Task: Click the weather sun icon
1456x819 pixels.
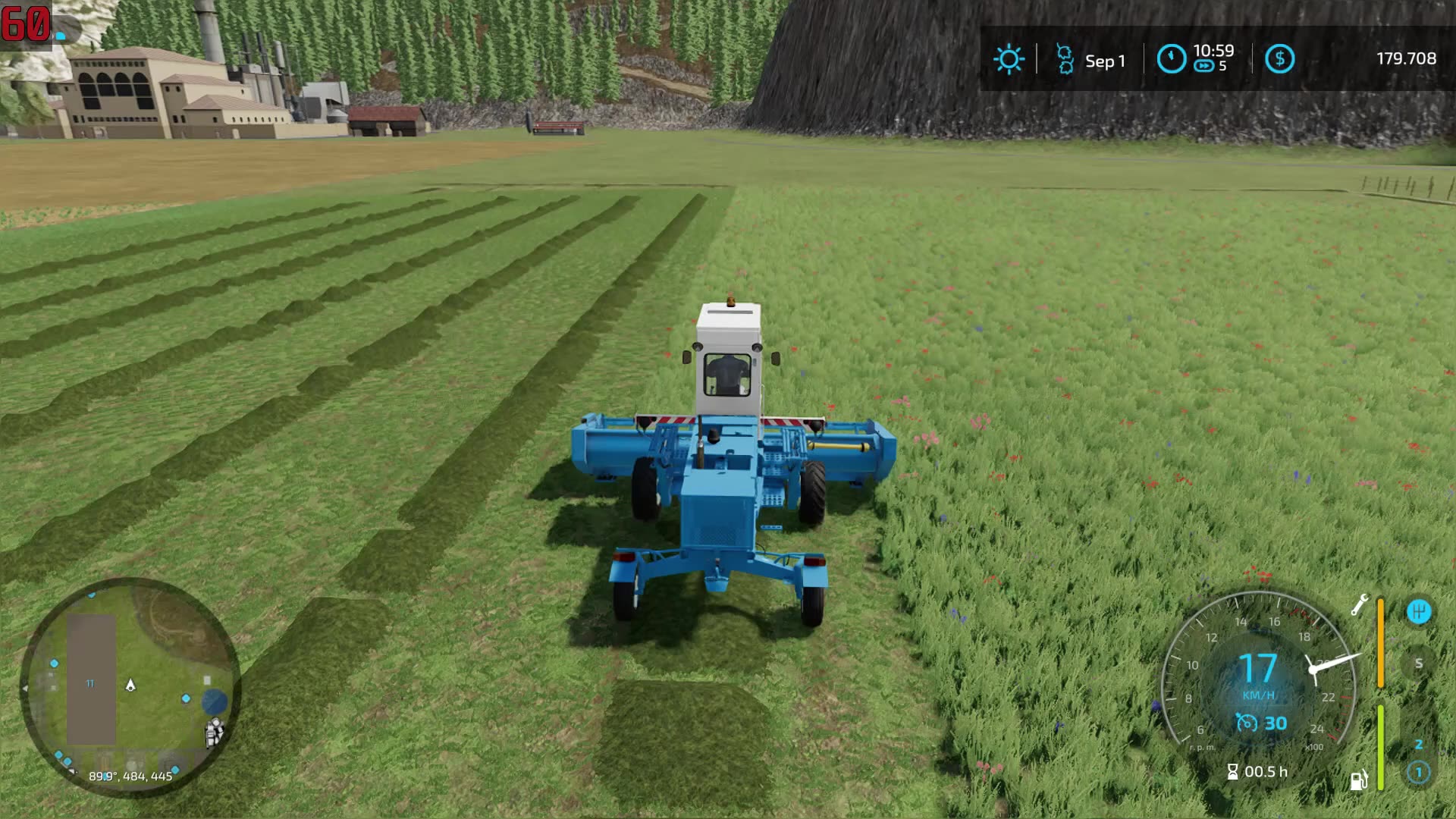Action: click(x=1009, y=59)
